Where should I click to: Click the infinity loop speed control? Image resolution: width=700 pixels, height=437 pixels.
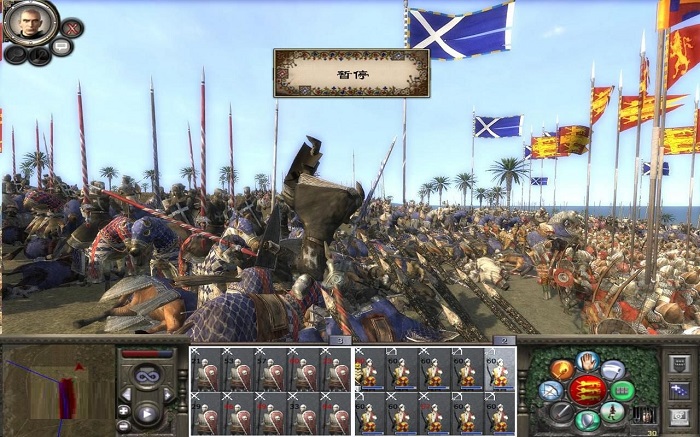pyautogui.click(x=146, y=376)
